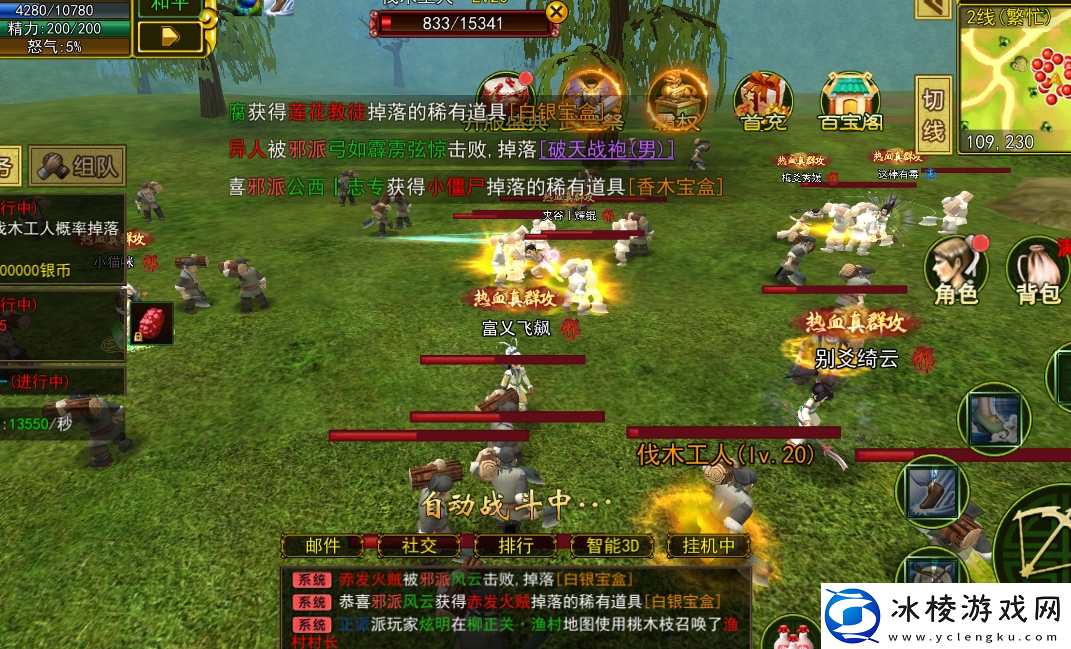Screen dimensions: 1071x649
Task: Use the red berry item slot
Action: [x=151, y=324]
